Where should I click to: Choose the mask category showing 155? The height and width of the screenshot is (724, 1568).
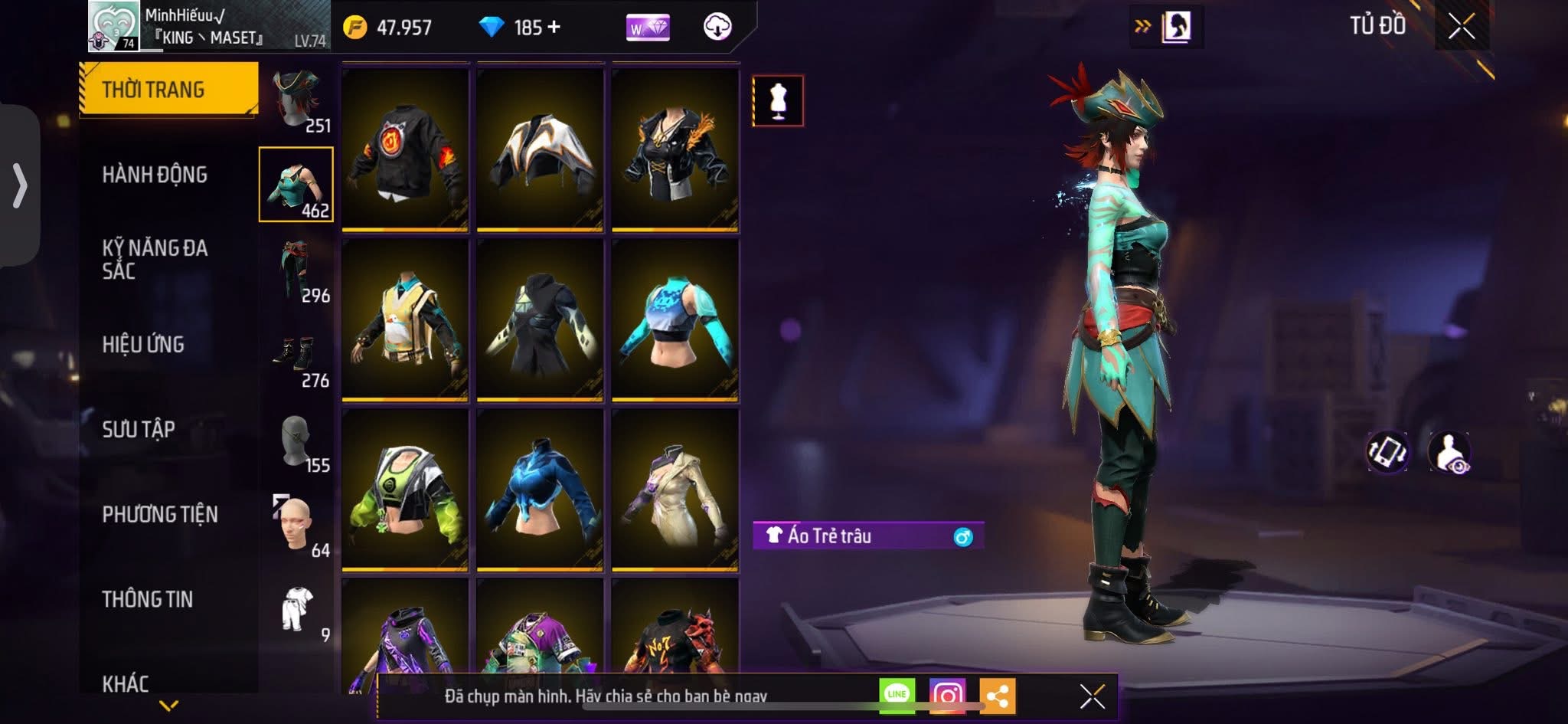297,443
